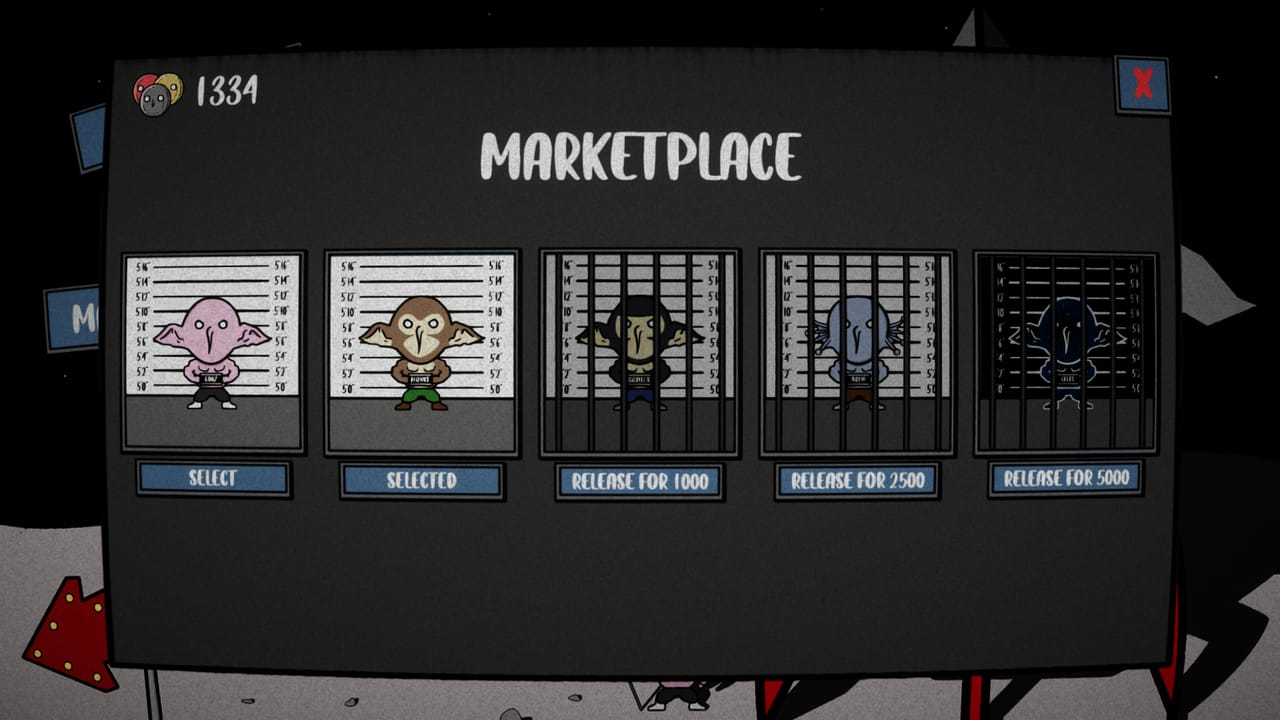Image resolution: width=1280 pixels, height=720 pixels.
Task: Release the blue alien for 2500
Action: [857, 482]
